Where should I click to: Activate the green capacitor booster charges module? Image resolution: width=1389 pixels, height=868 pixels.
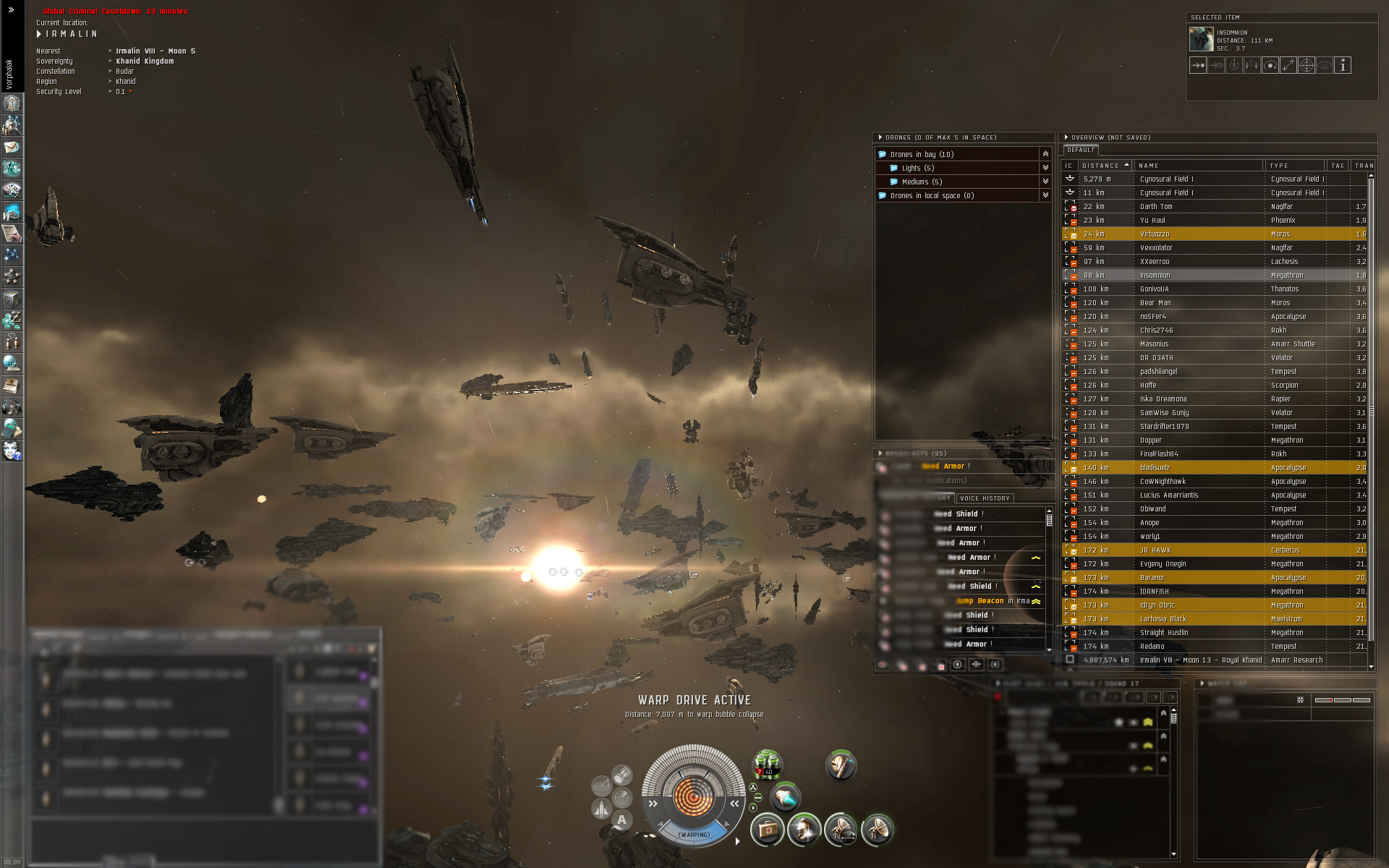(x=767, y=763)
